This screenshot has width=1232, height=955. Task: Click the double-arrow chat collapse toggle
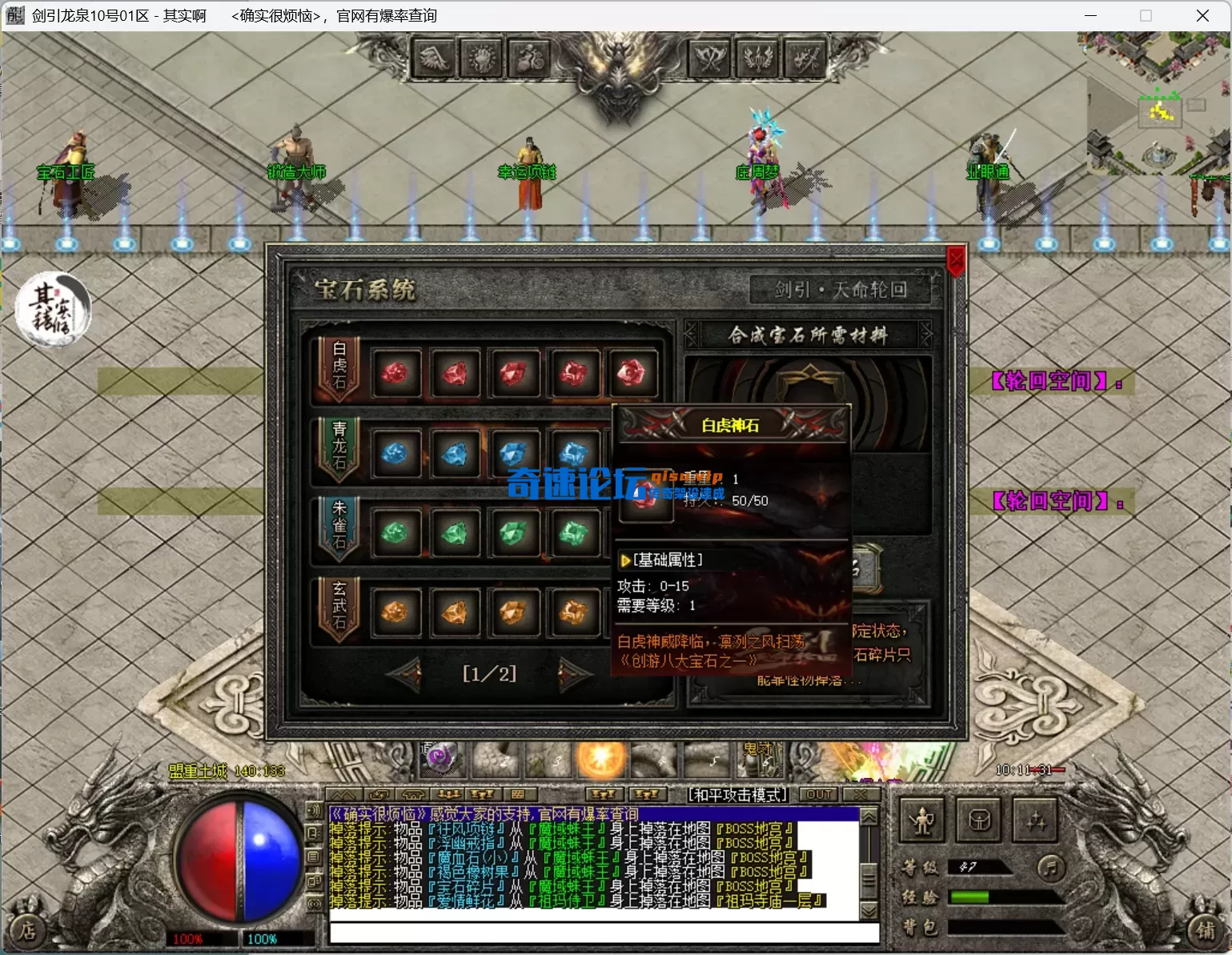[345, 794]
